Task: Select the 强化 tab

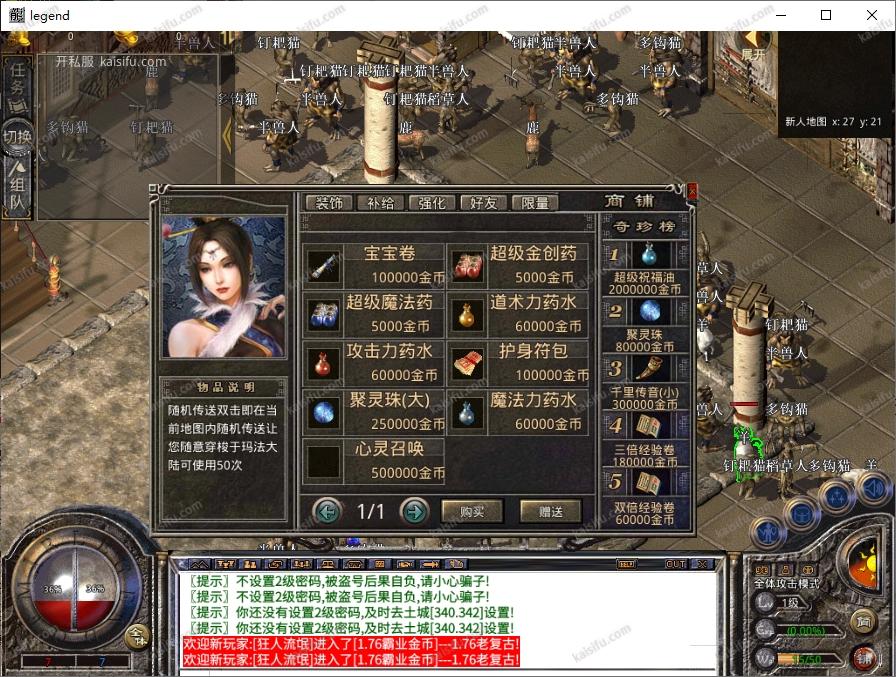Action: (432, 202)
